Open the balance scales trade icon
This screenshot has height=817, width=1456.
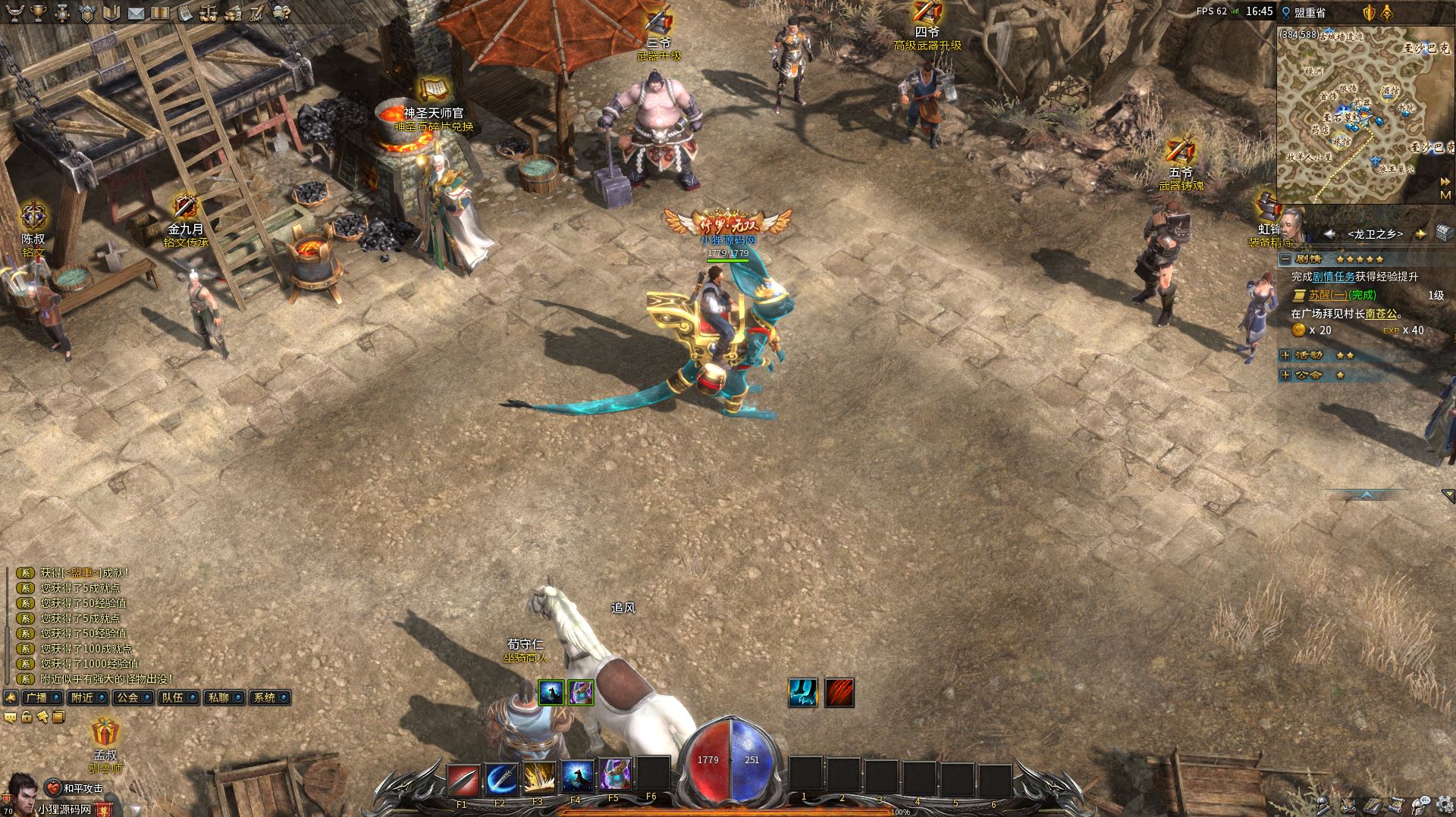pos(209,13)
